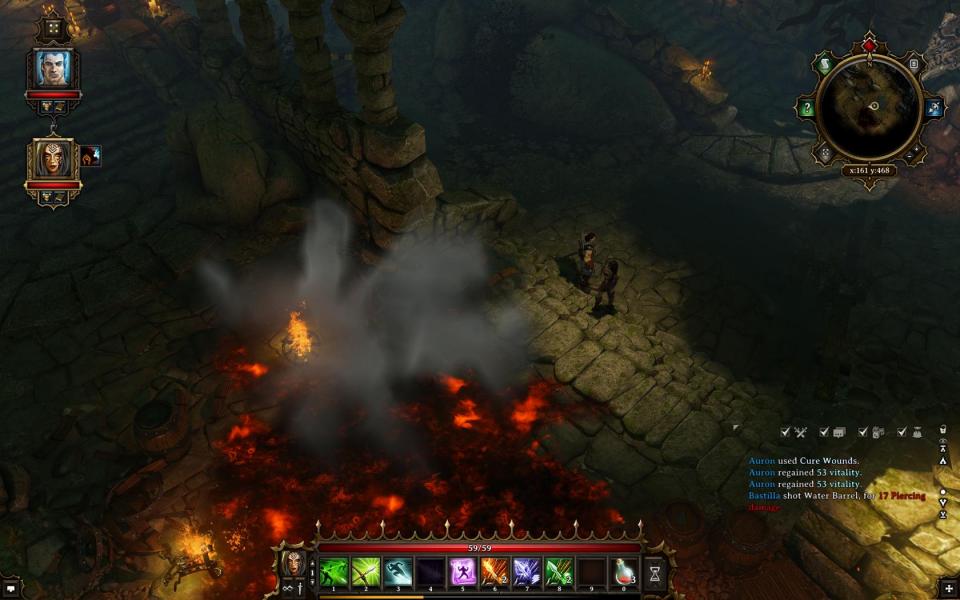
Task: Select the blue frost arrow in slot 7
Action: click(x=527, y=572)
